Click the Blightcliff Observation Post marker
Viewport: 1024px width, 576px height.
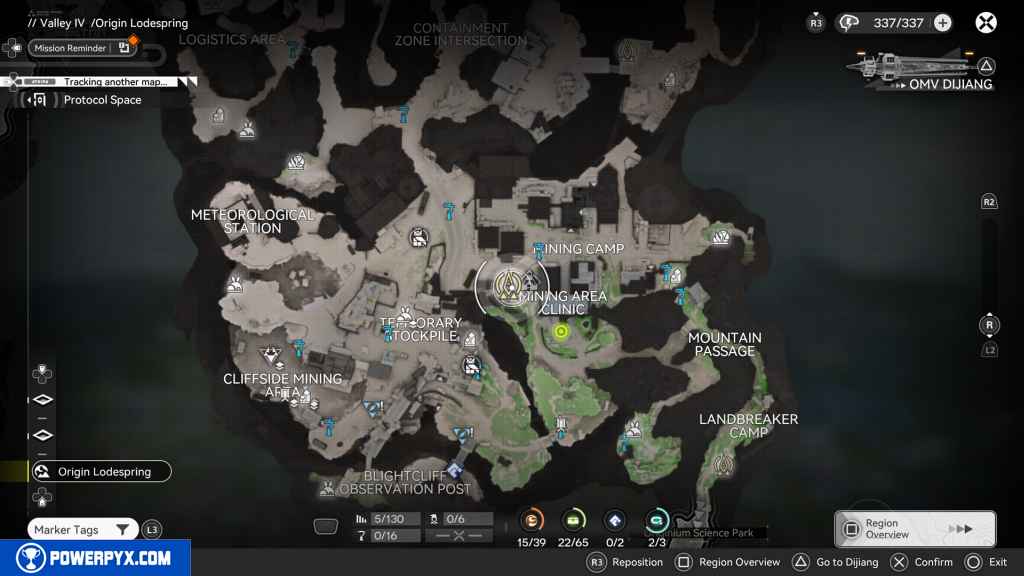(x=455, y=470)
